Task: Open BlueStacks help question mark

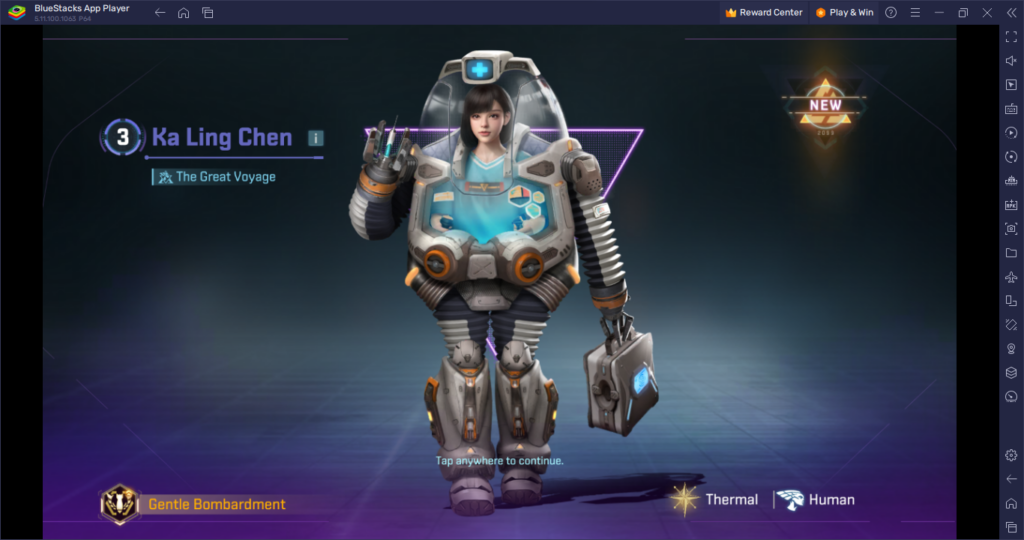Action: coord(891,13)
